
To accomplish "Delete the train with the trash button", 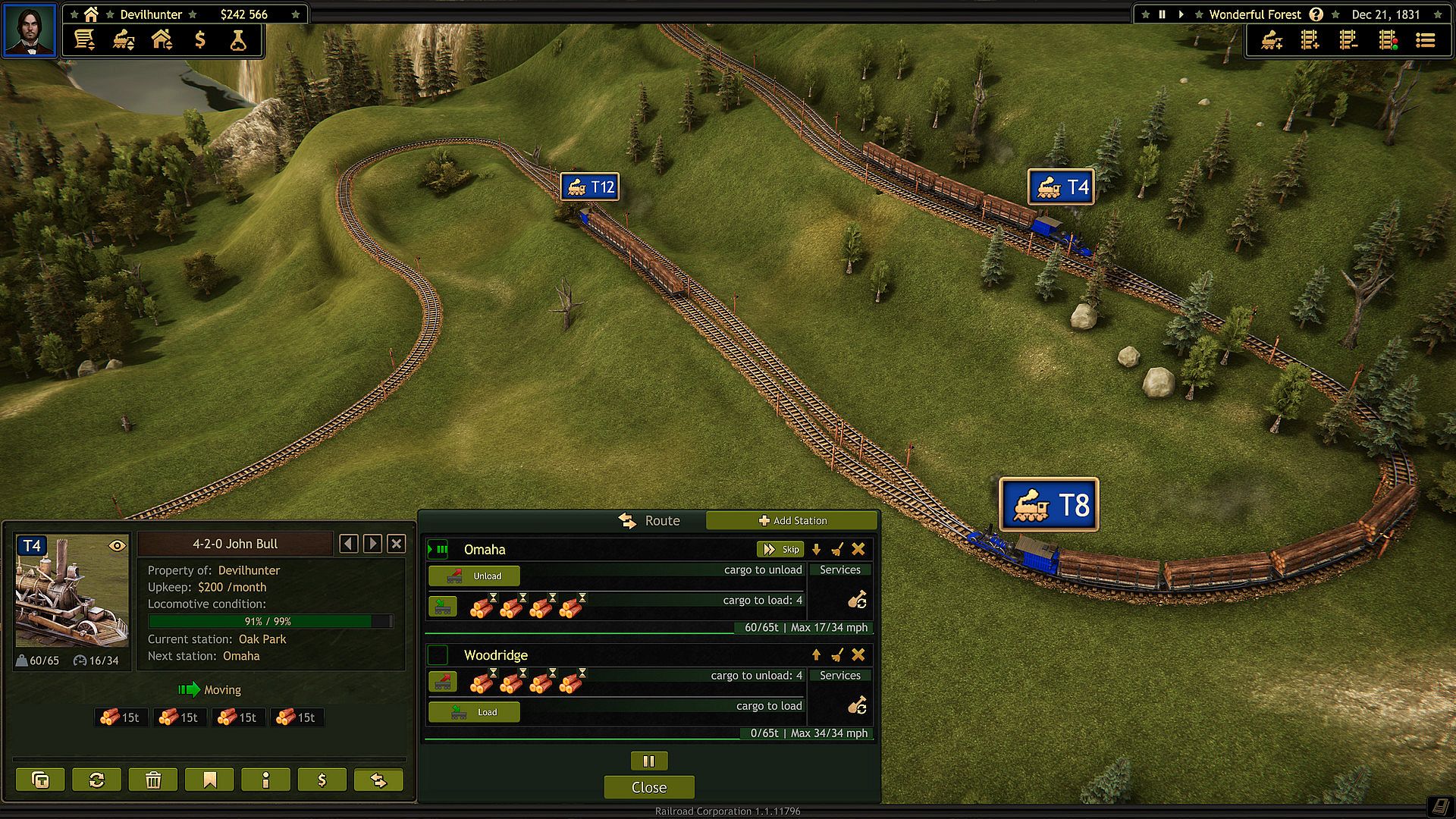I will pos(153,780).
